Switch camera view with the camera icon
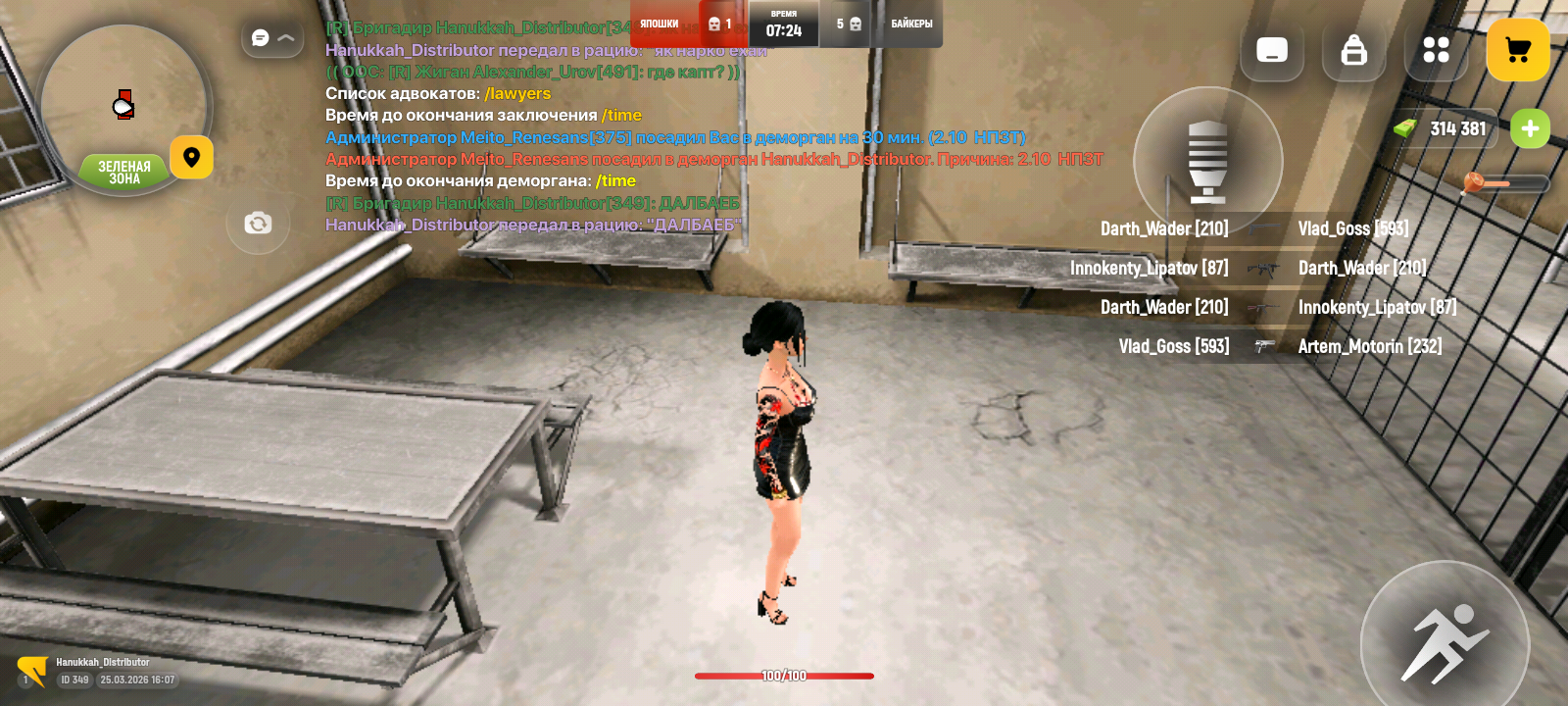The image size is (1568, 706). [258, 224]
